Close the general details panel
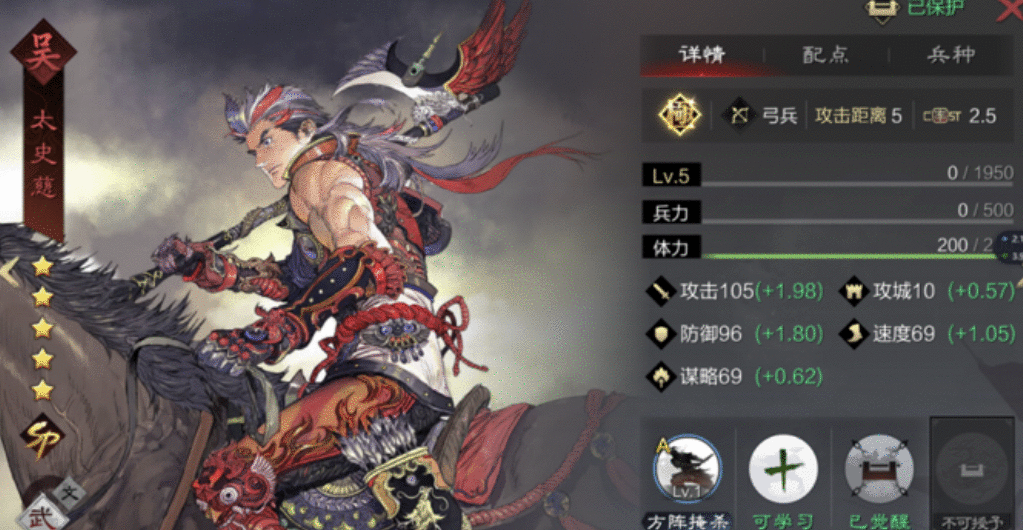 coord(1008,10)
